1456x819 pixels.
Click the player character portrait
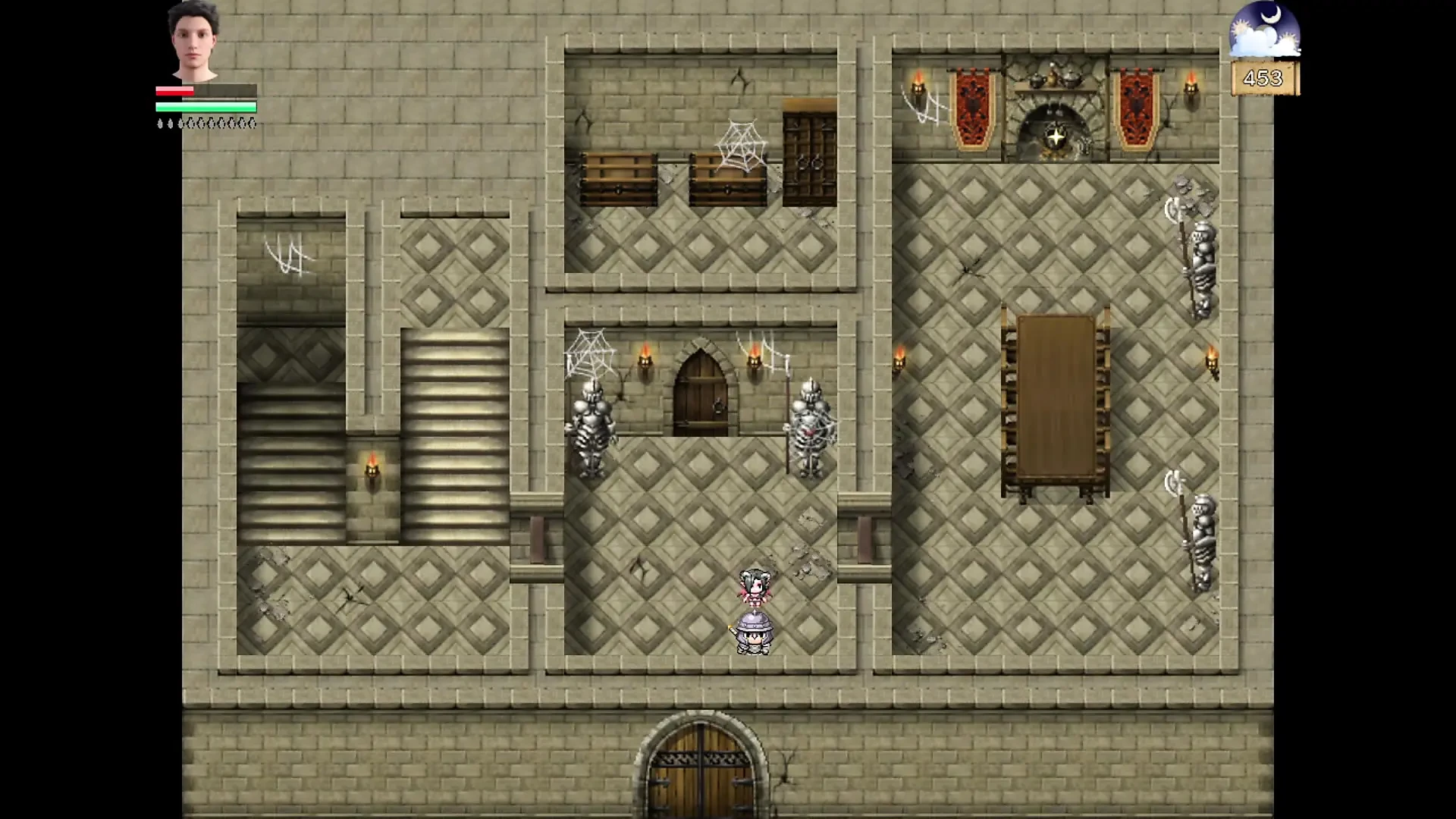(194, 41)
